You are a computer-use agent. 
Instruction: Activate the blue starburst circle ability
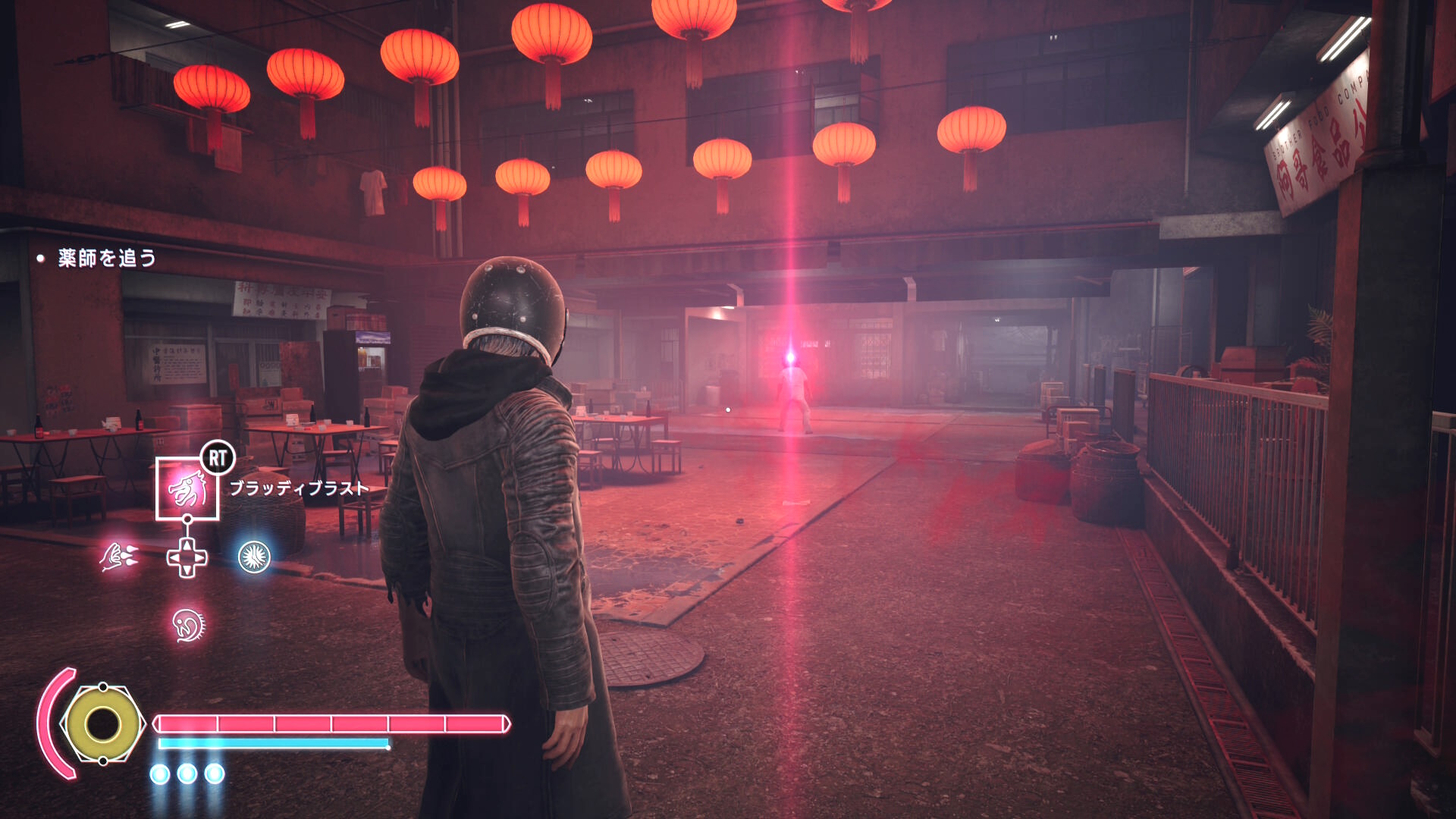254,557
